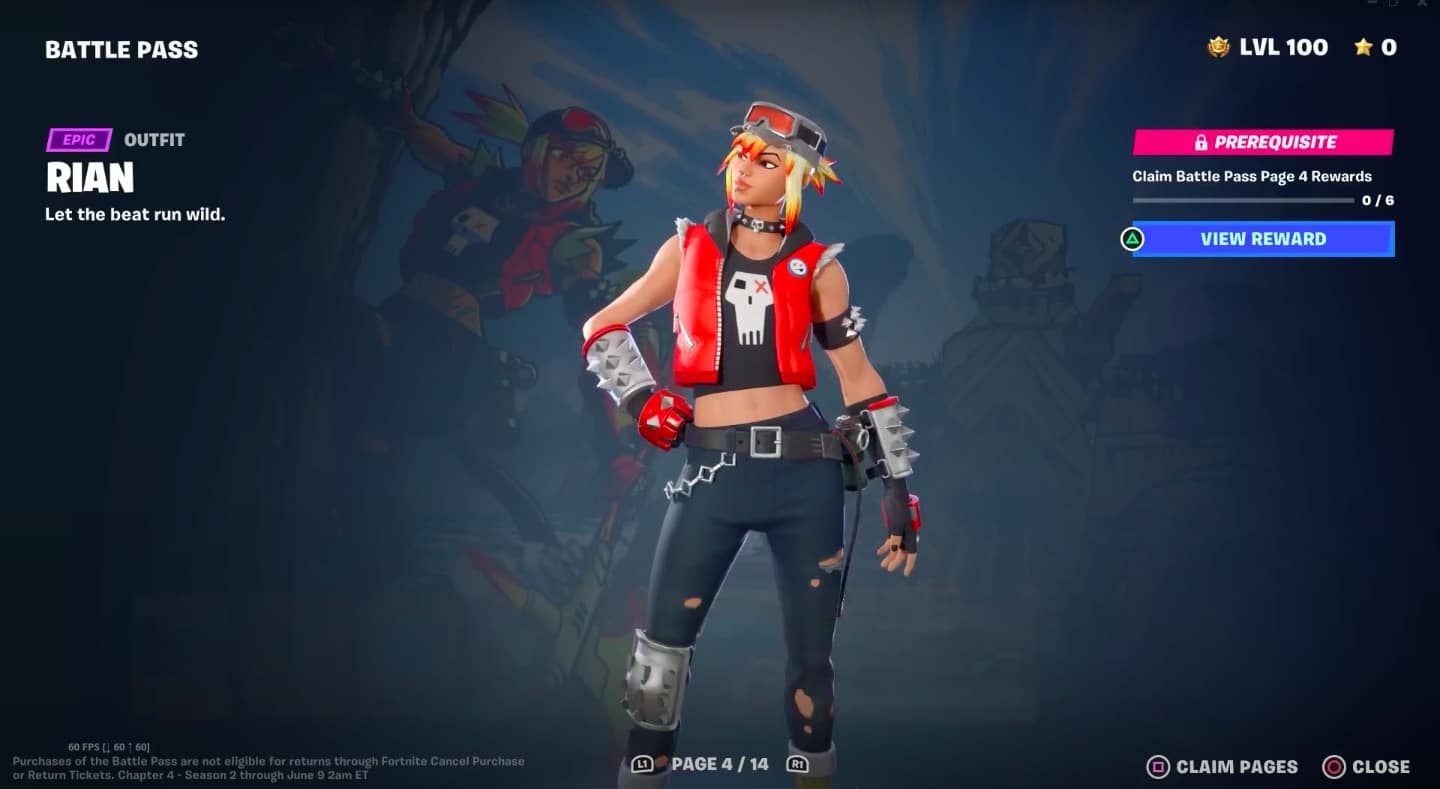Toggle the OUTFIT category label
Image resolution: width=1440 pixels, height=789 pixels.
click(154, 139)
